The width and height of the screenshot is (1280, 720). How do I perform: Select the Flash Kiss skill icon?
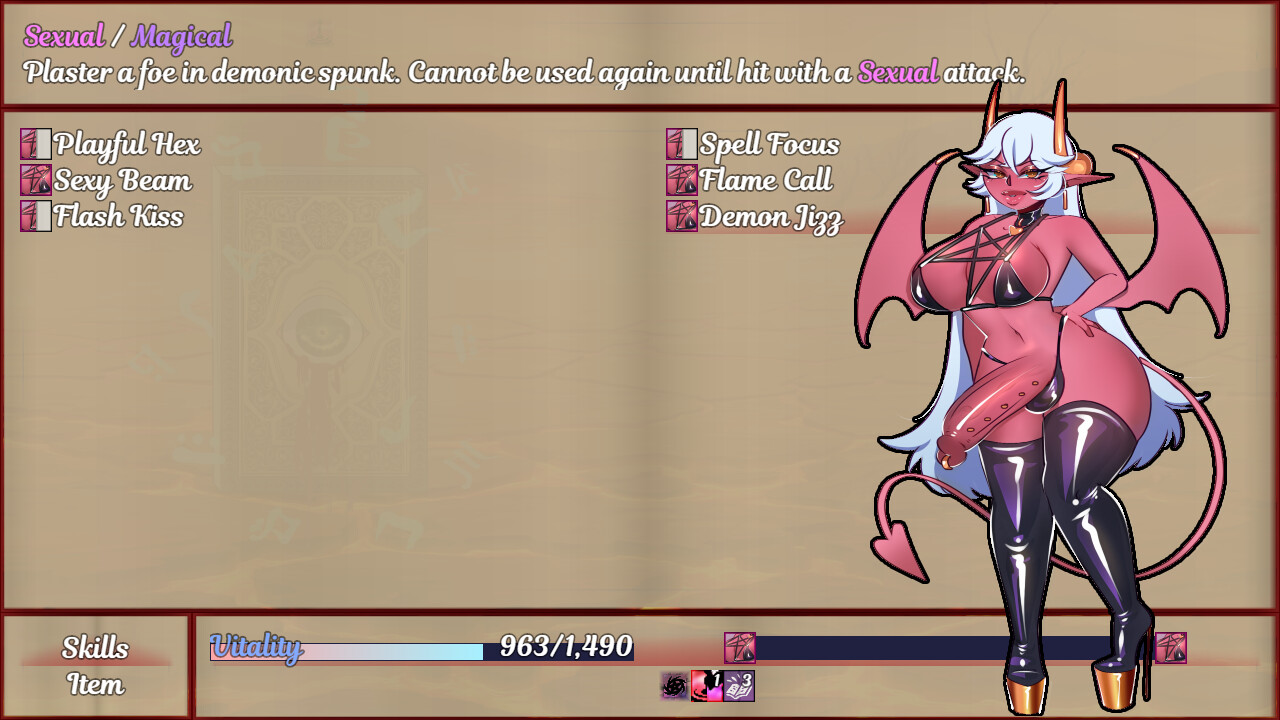(35, 216)
